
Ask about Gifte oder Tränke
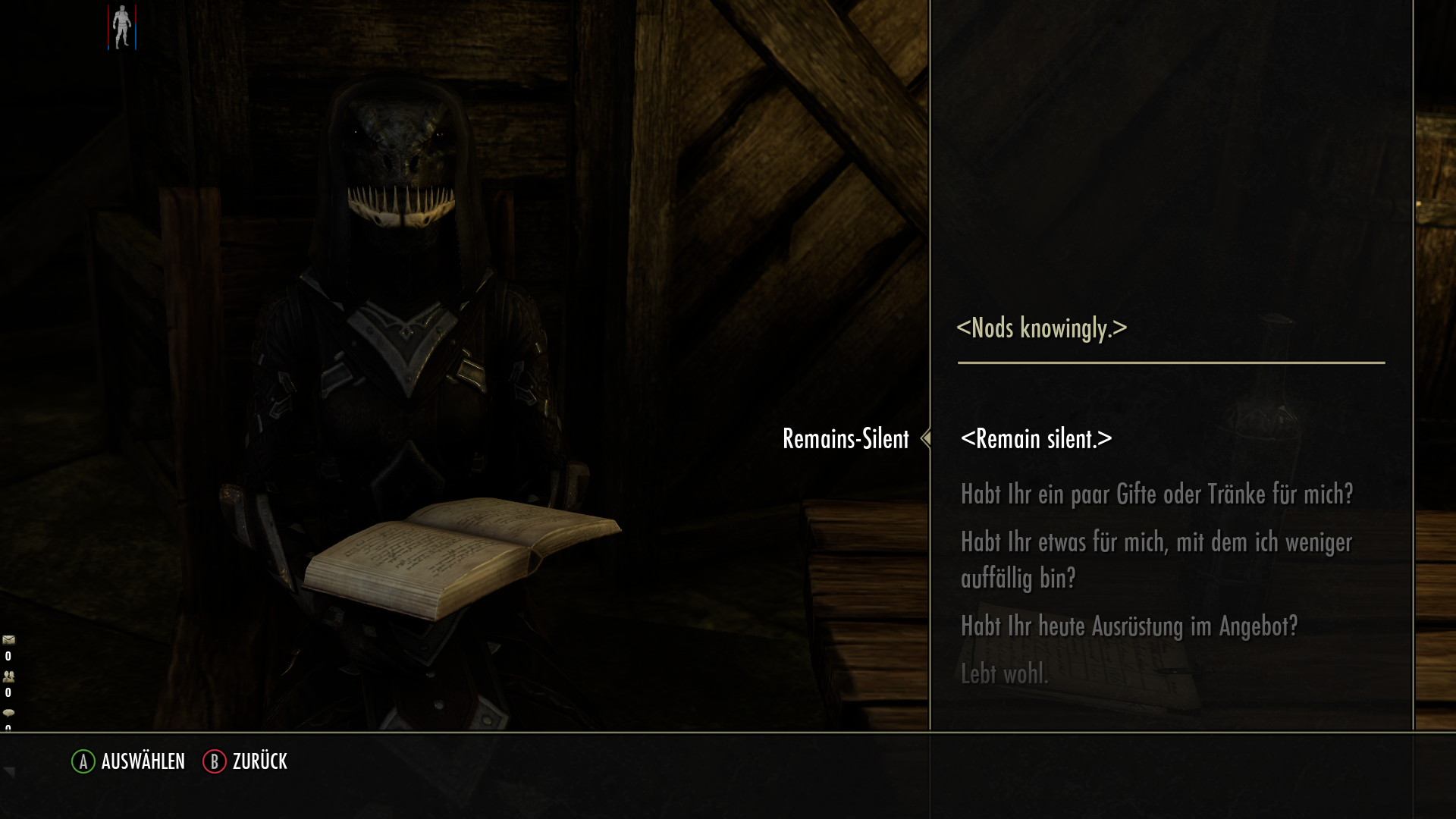pos(1157,494)
